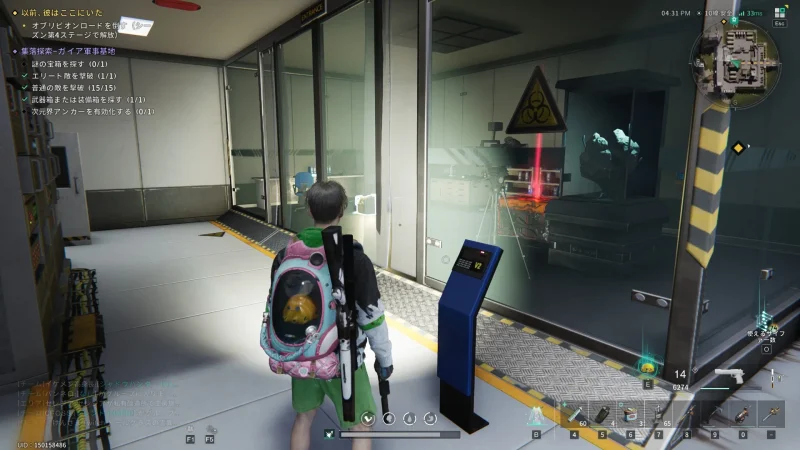Choose the supply box slot holding 3
Viewport: 800px width, 450px height.
631,413
